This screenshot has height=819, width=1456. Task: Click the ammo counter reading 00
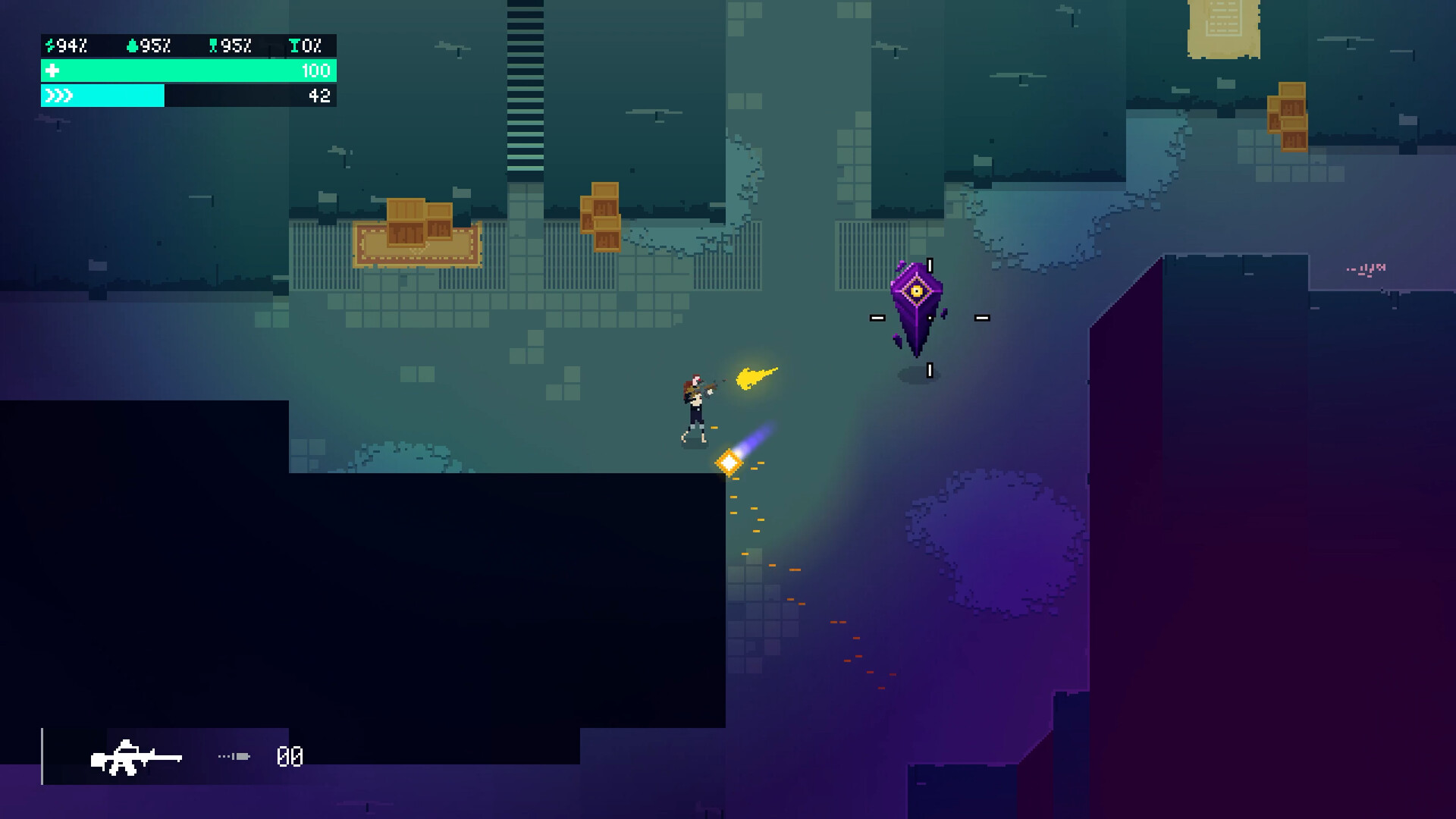click(288, 755)
